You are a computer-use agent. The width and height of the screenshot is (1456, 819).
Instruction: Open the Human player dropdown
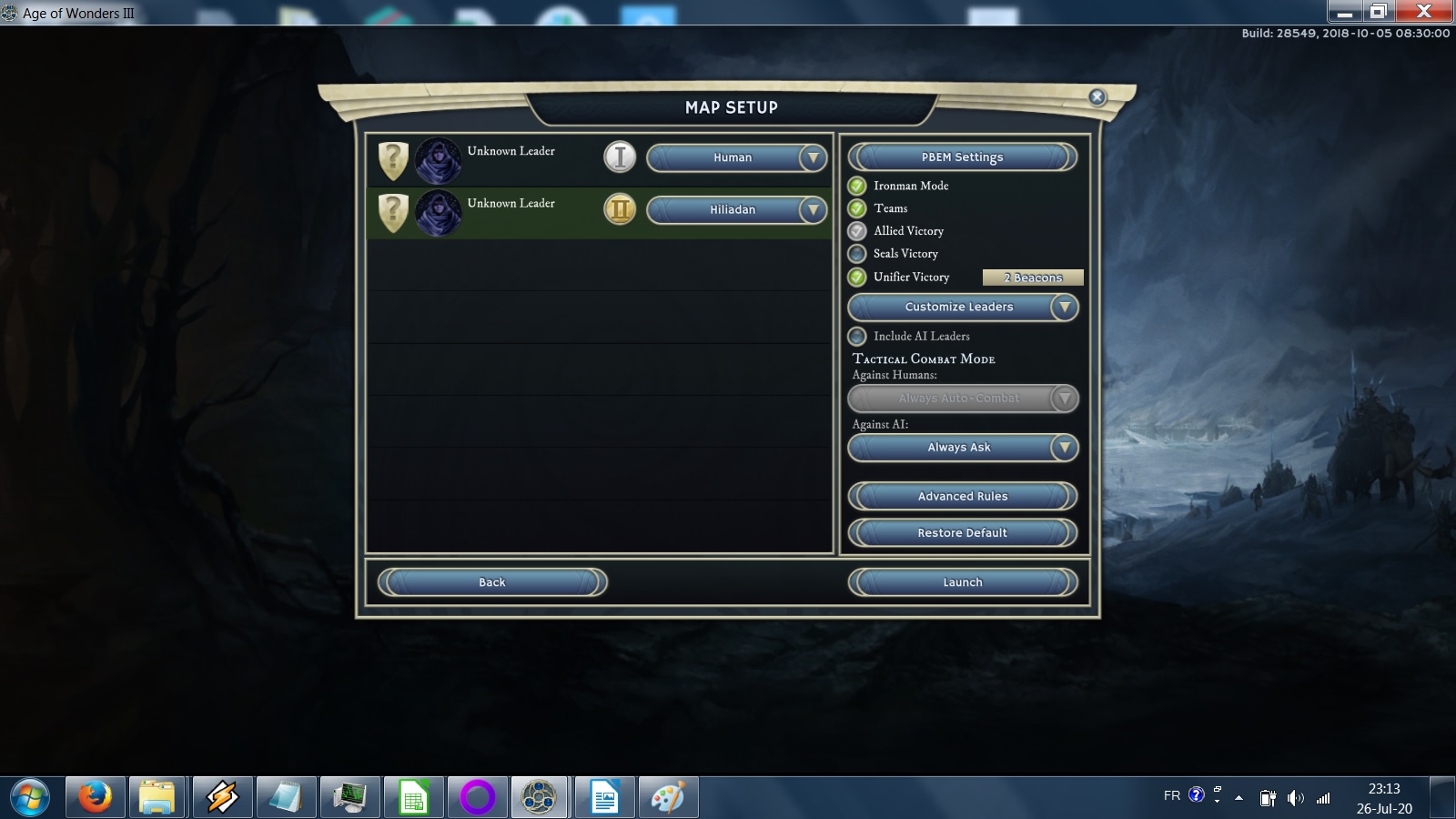[736, 158]
